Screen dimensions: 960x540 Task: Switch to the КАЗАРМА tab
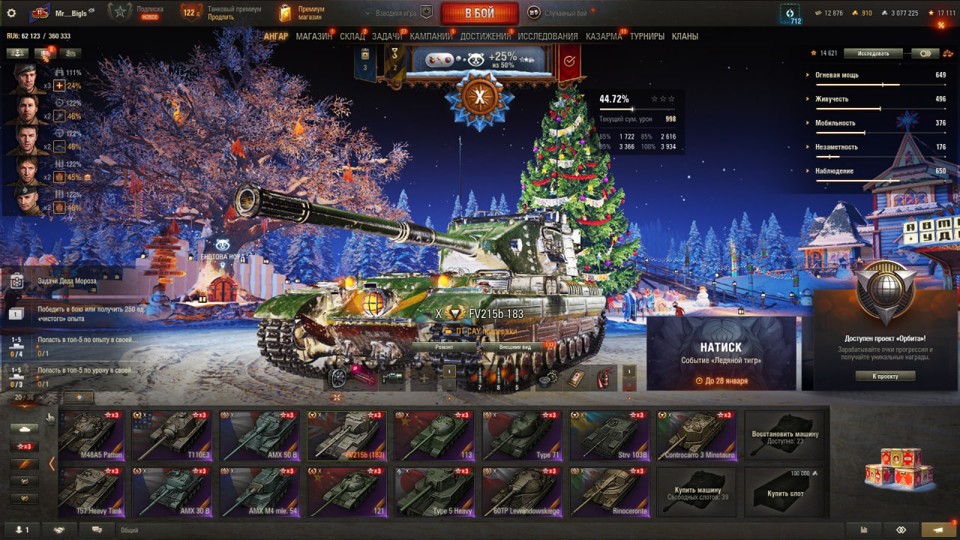(604, 37)
